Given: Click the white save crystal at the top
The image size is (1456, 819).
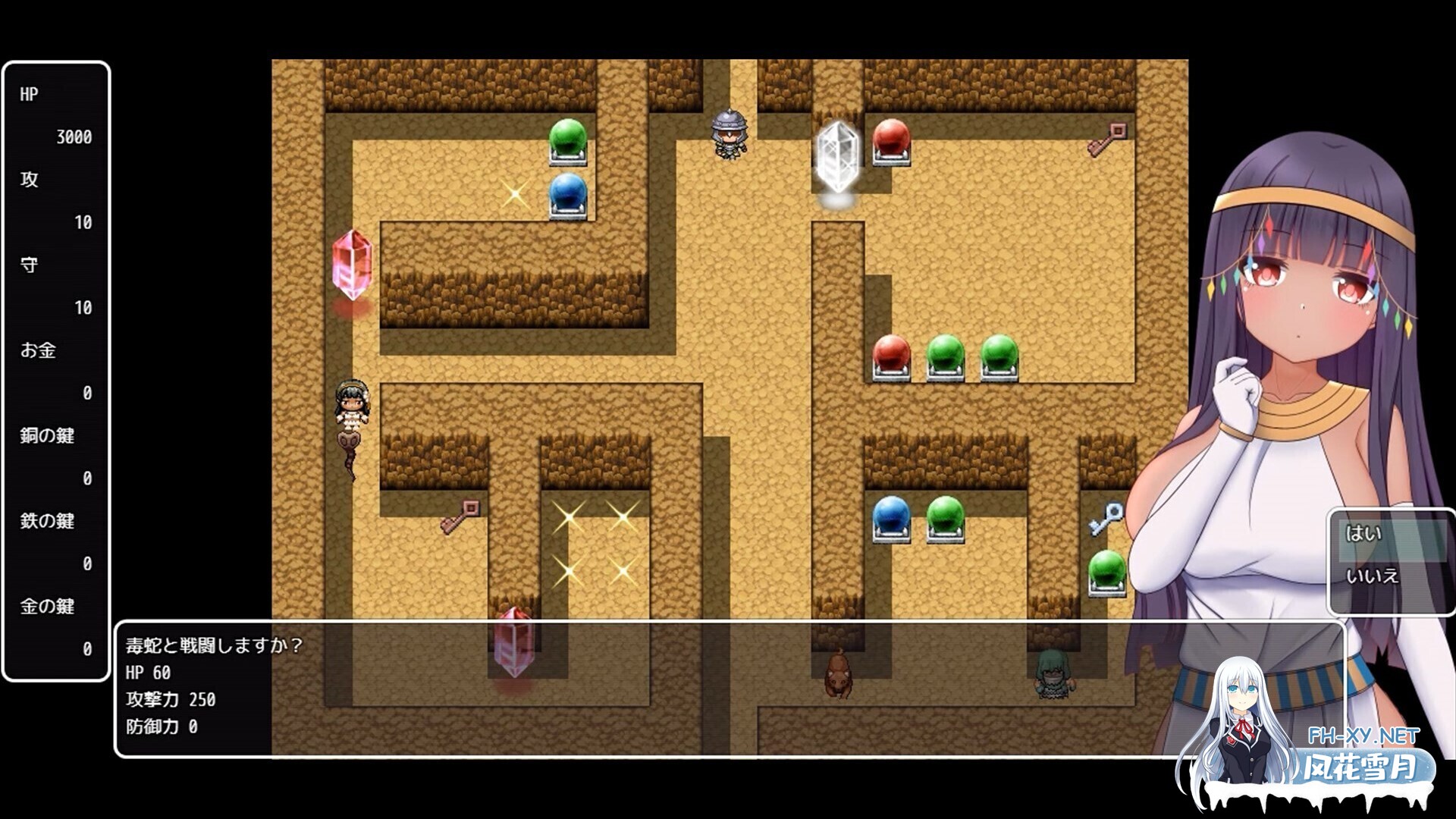Looking at the screenshot, I should [x=836, y=157].
